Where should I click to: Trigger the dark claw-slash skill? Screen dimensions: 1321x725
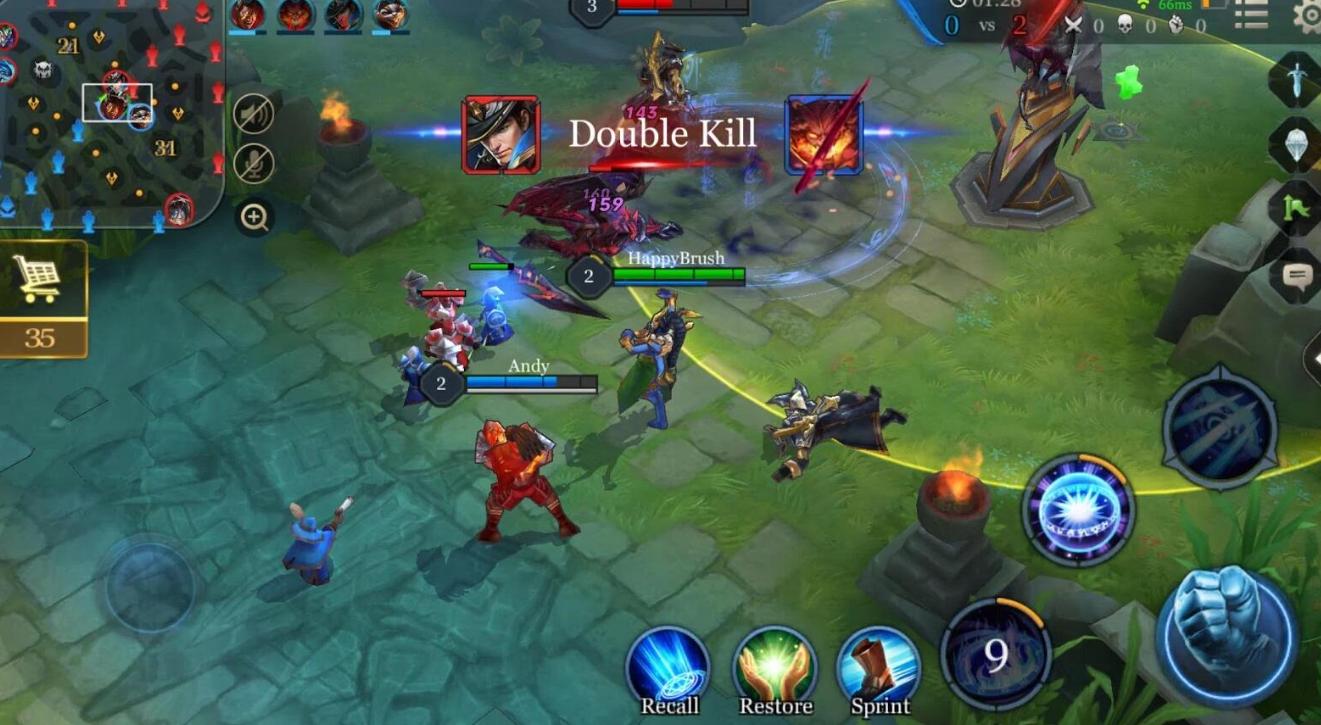[1219, 428]
